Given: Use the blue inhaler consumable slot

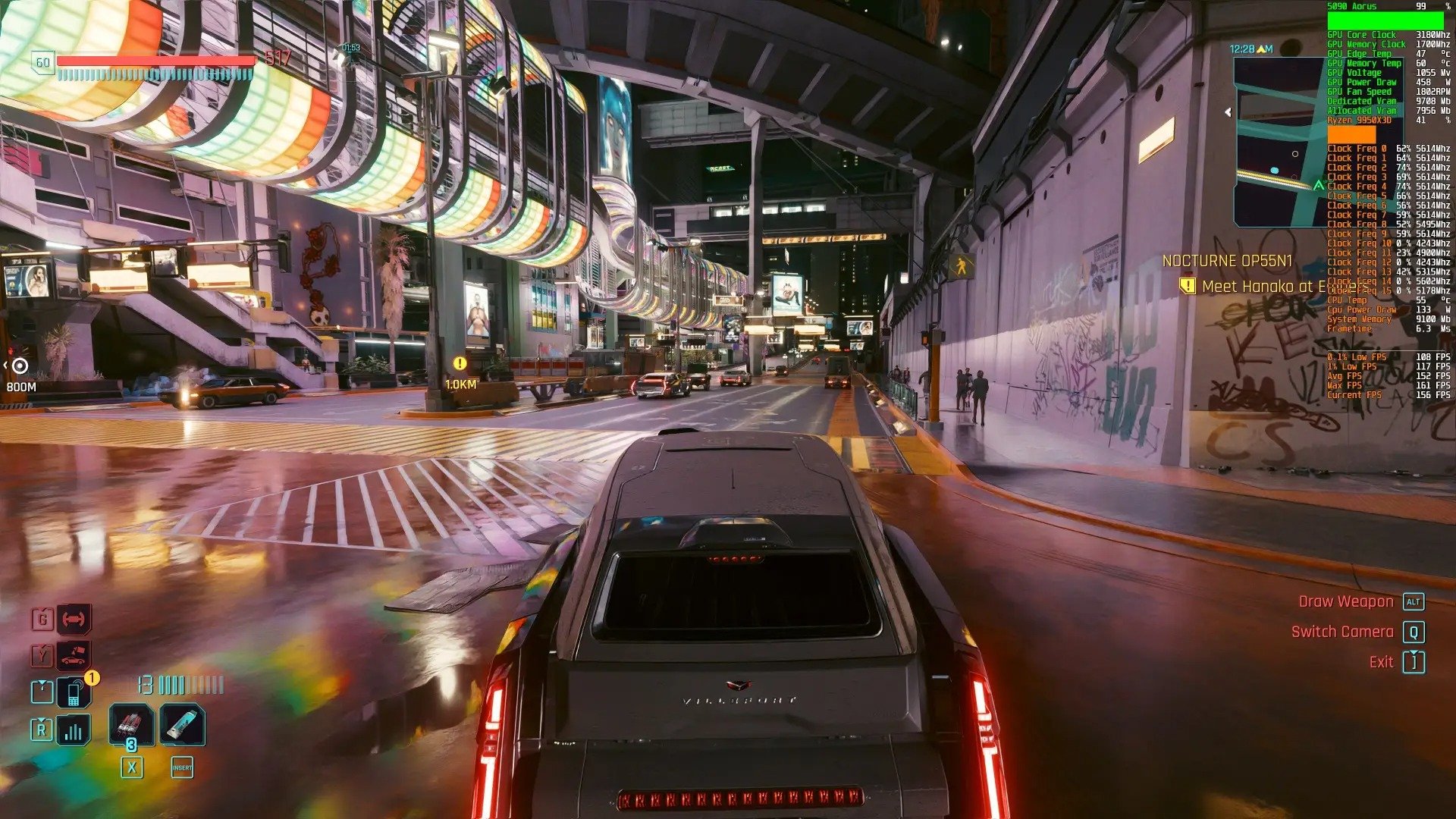Looking at the screenshot, I should pos(182,724).
